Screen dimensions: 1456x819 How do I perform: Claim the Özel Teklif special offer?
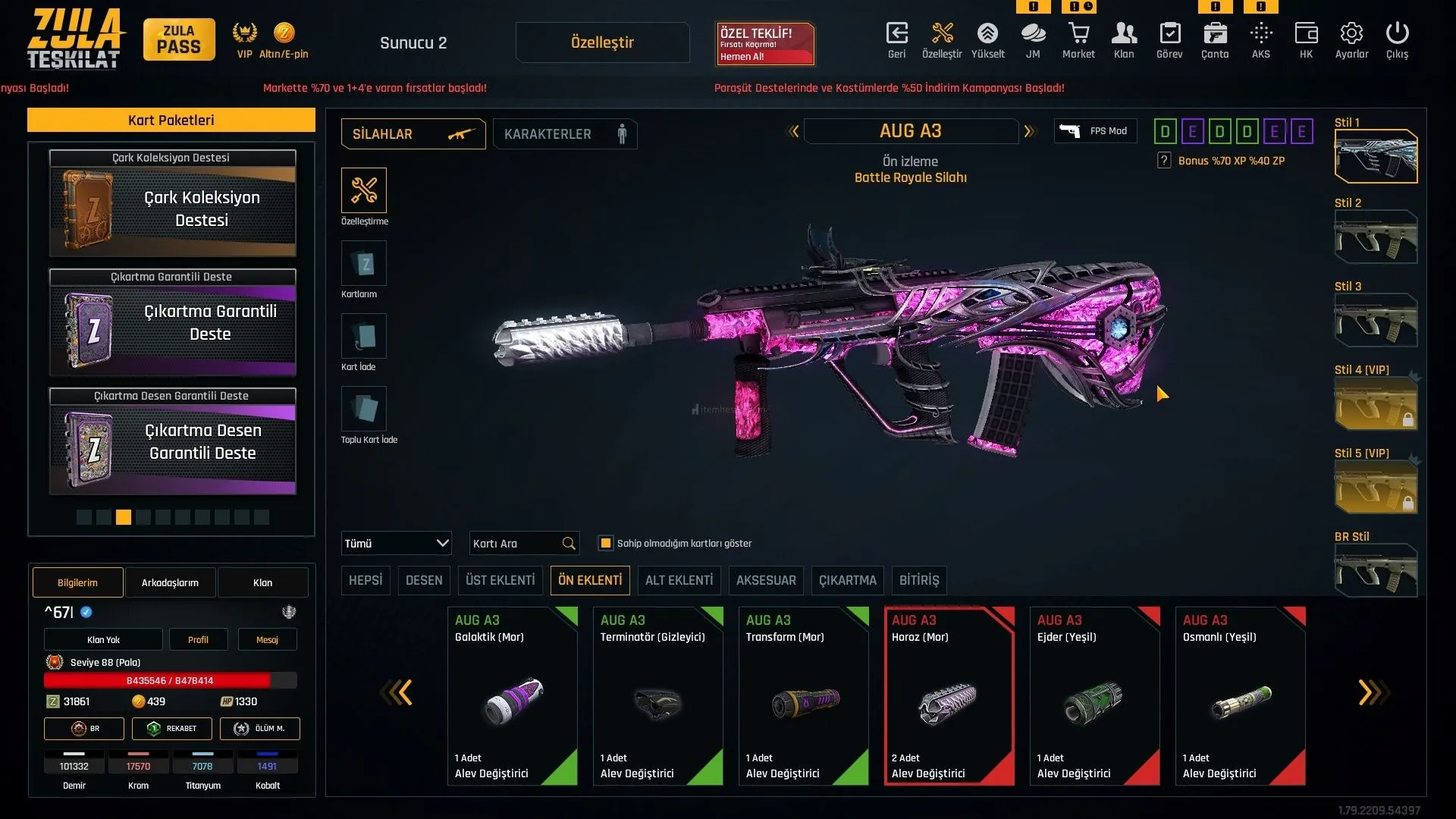point(765,43)
